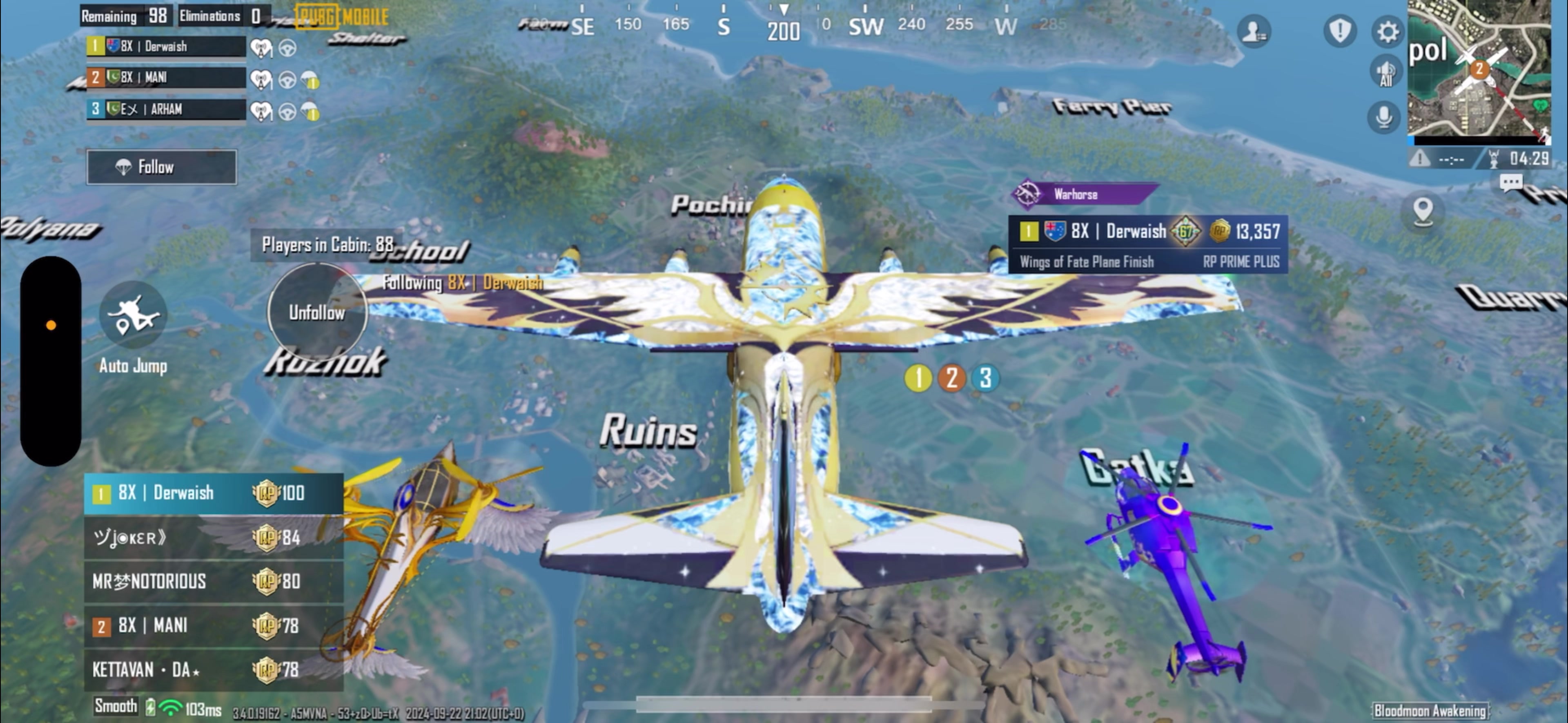Open the 8X | Derwaish Wings of Fate banner
1568x723 pixels.
tap(1147, 243)
